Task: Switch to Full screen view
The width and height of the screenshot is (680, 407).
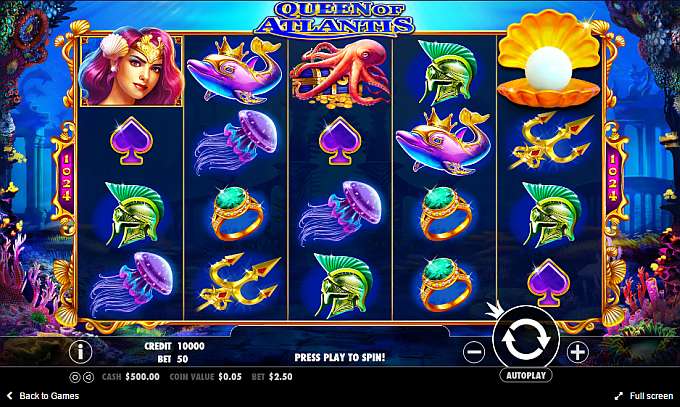Action: (643, 396)
